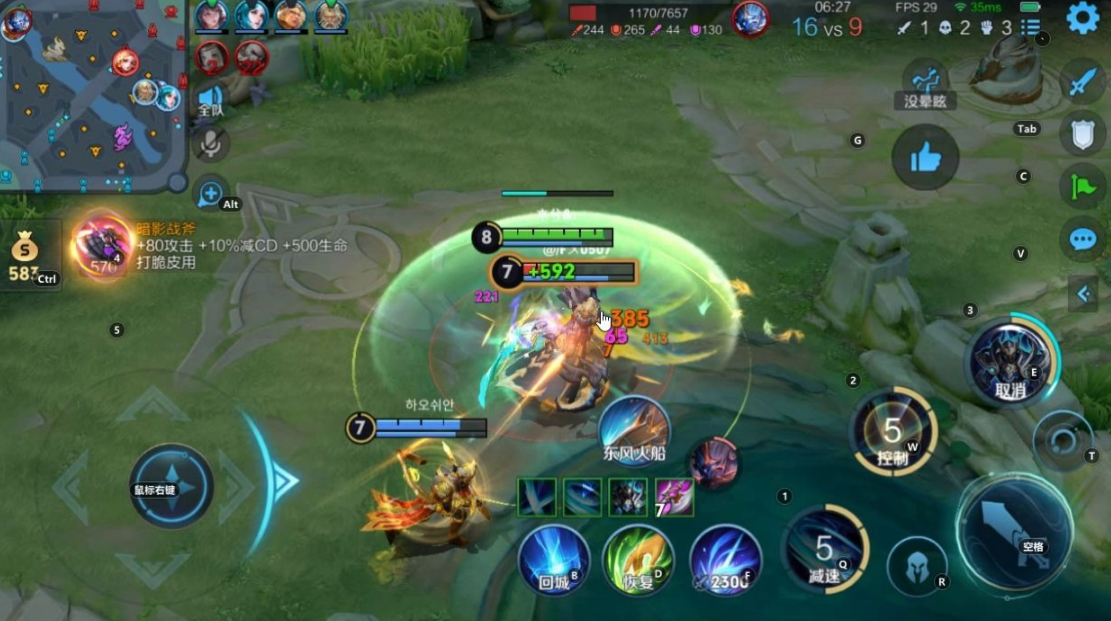Tap the 取消 ultimate skill button

(x=1011, y=361)
